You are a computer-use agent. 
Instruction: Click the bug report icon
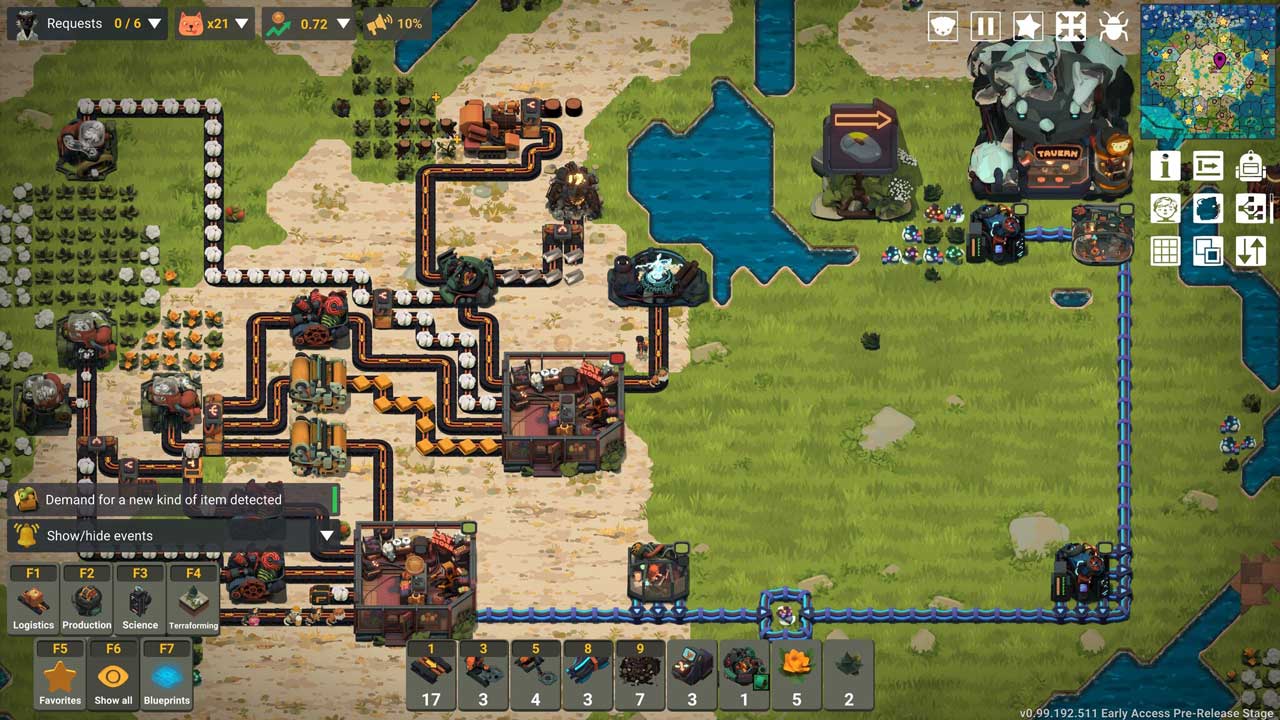(1113, 26)
